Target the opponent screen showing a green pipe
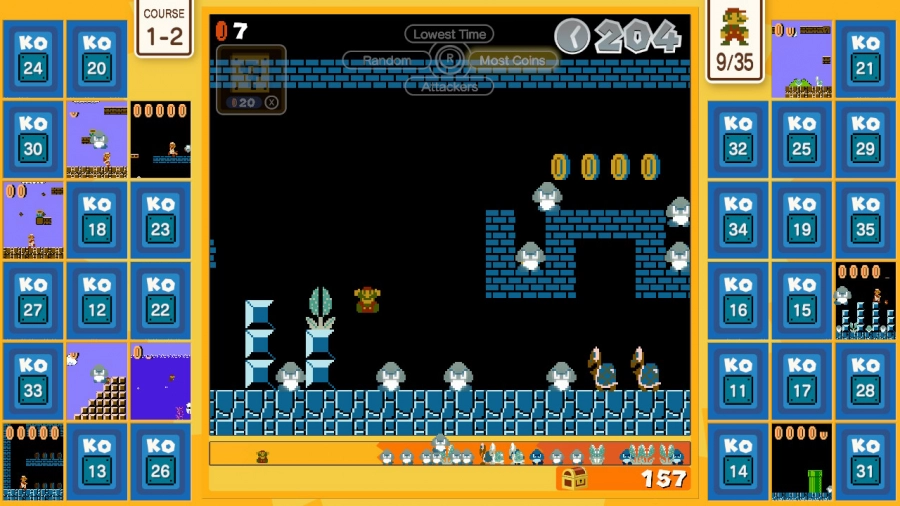This screenshot has width=900, height=506. pos(802,462)
